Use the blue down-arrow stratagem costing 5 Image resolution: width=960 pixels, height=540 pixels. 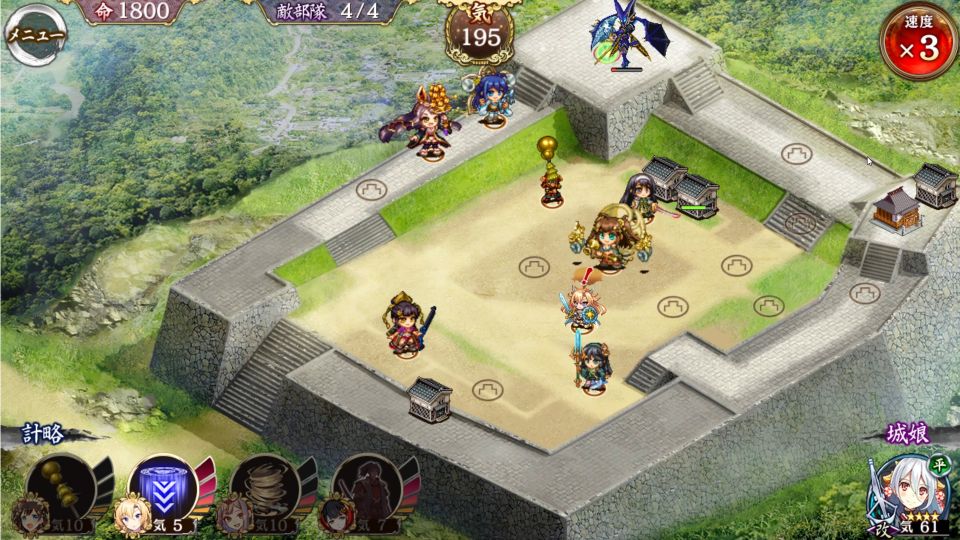160,488
